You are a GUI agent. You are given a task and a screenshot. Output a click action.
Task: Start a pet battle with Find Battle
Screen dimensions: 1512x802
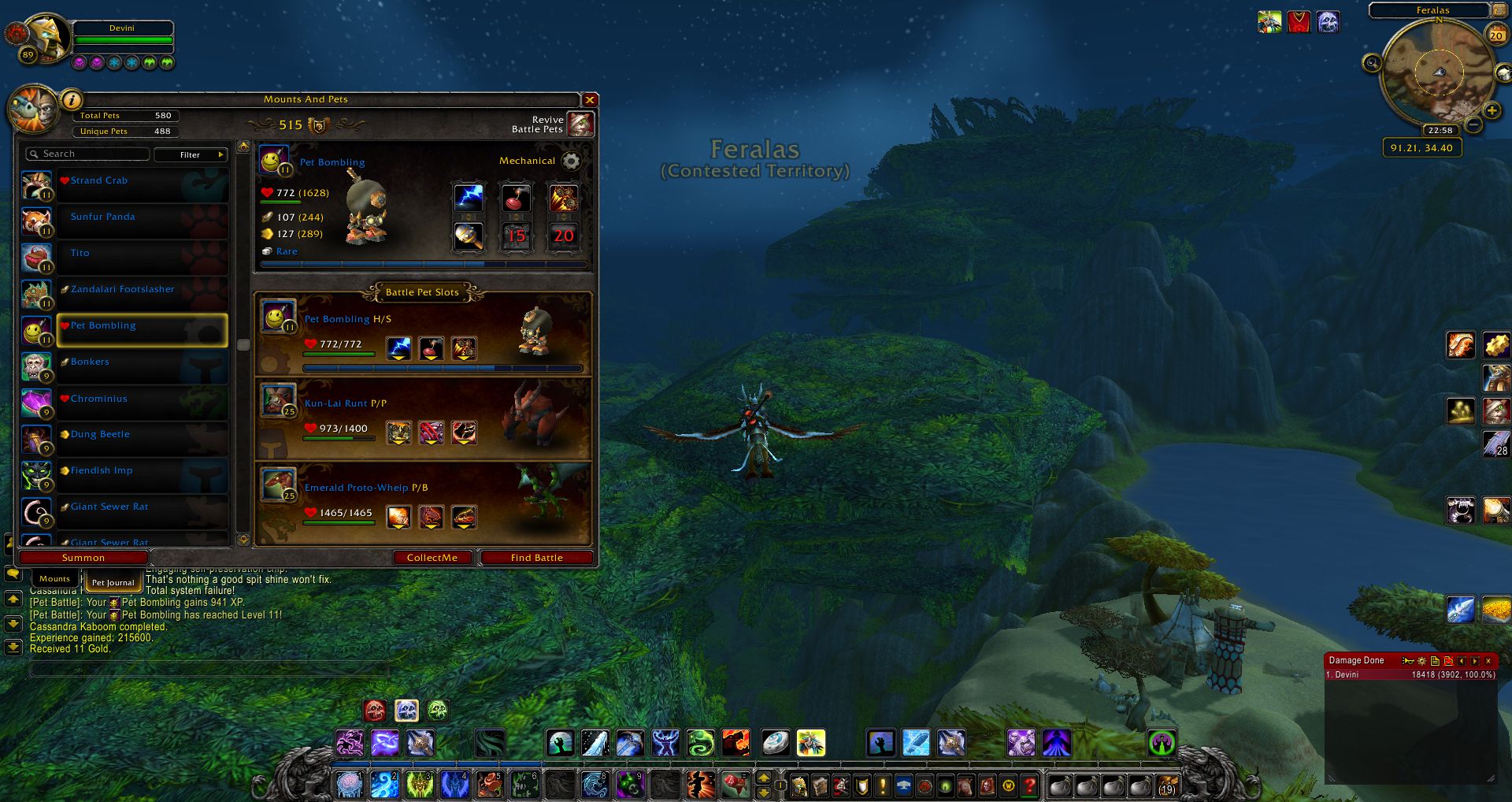(536, 558)
